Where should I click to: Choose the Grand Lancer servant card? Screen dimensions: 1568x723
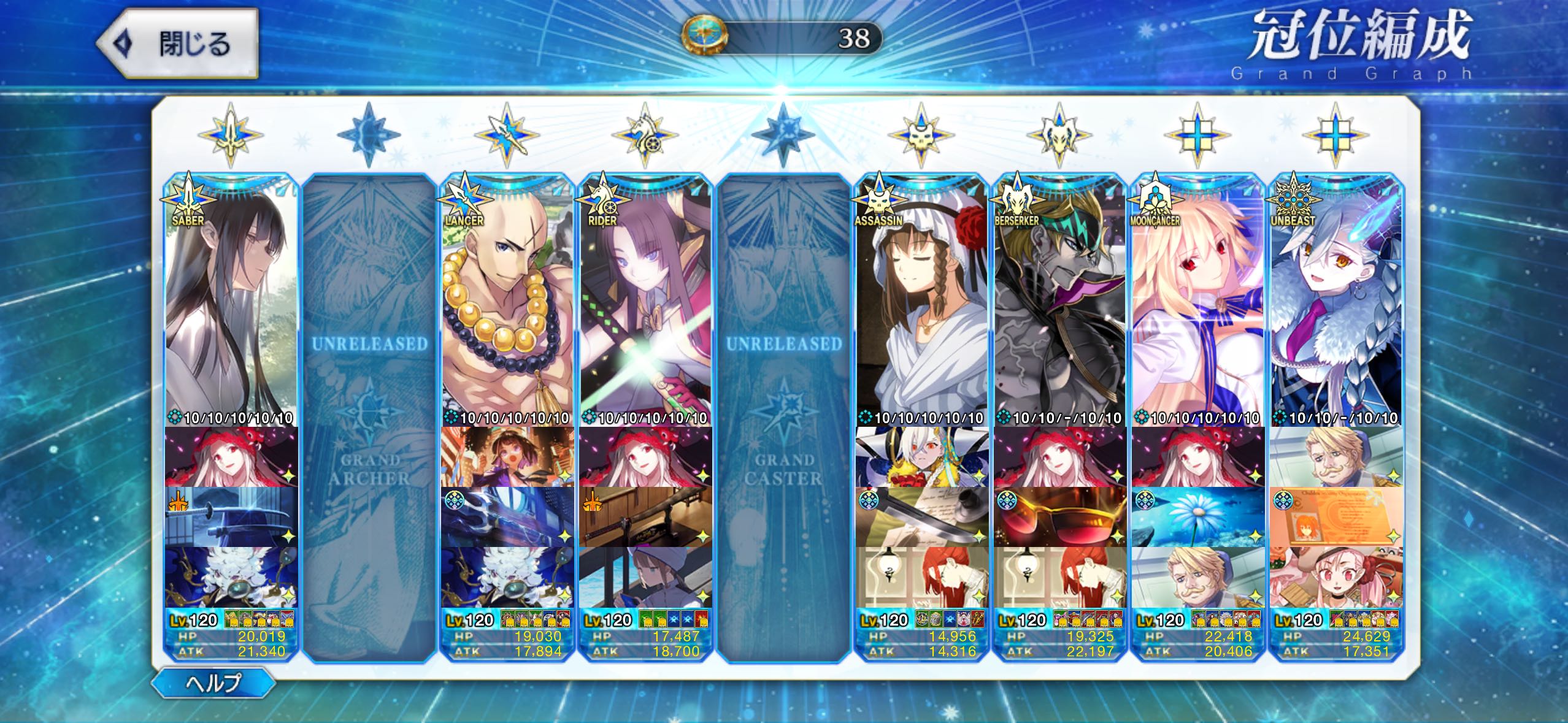tap(507, 300)
